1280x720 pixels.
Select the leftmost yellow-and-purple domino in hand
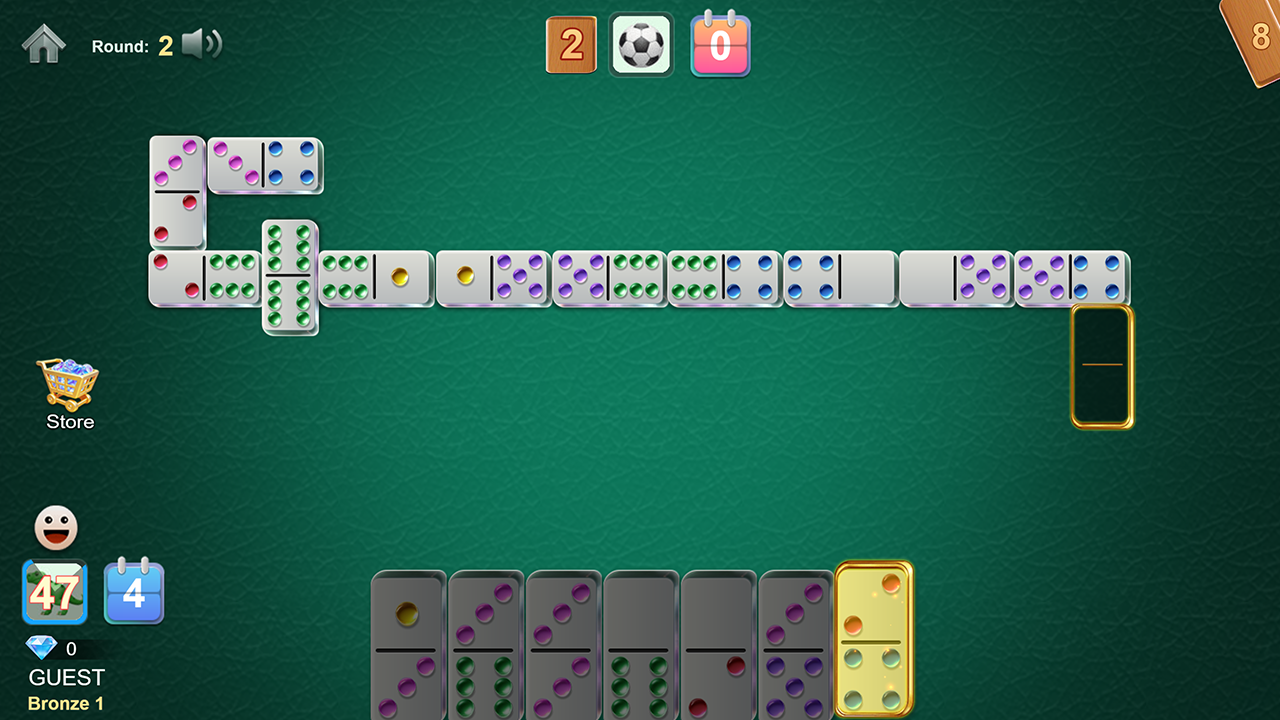[408, 645]
